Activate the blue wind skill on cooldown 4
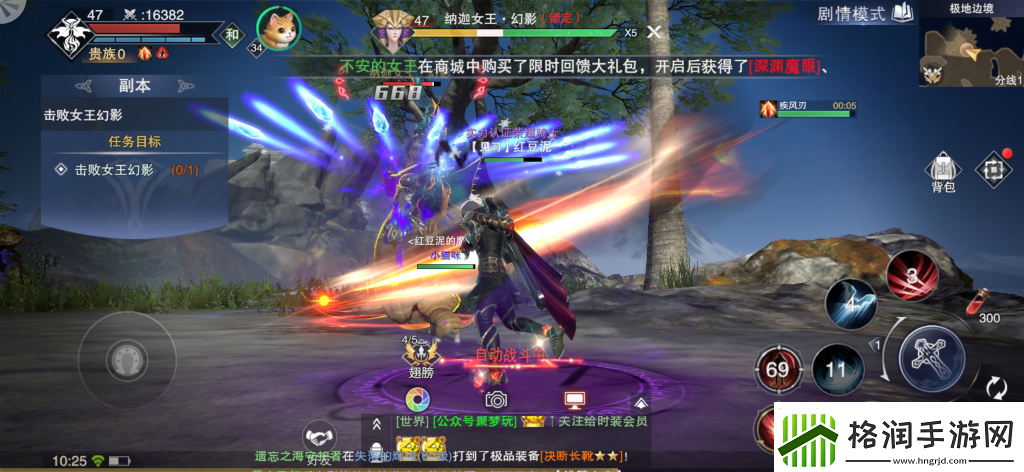Viewport: 1024px width, 472px height. (x=849, y=304)
